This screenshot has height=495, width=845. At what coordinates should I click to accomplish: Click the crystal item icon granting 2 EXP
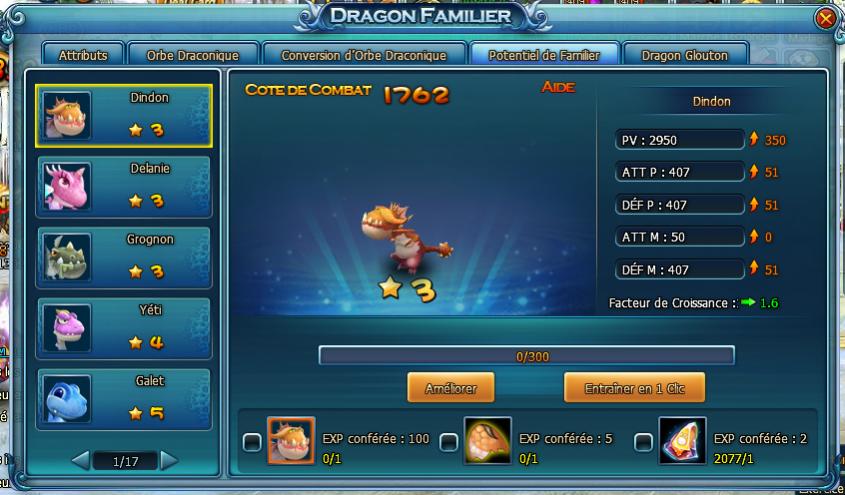(682, 441)
